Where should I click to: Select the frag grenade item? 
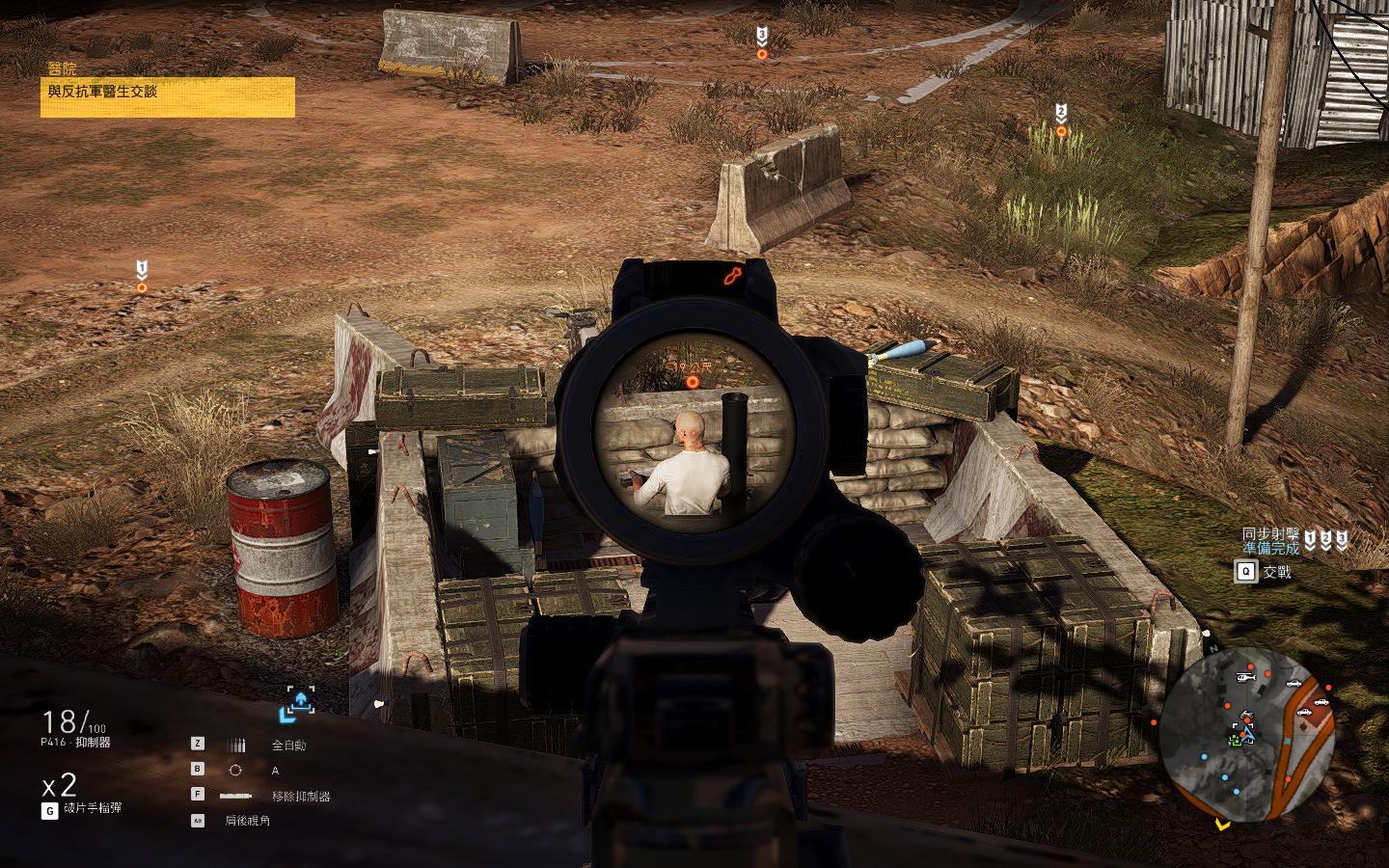point(93,808)
